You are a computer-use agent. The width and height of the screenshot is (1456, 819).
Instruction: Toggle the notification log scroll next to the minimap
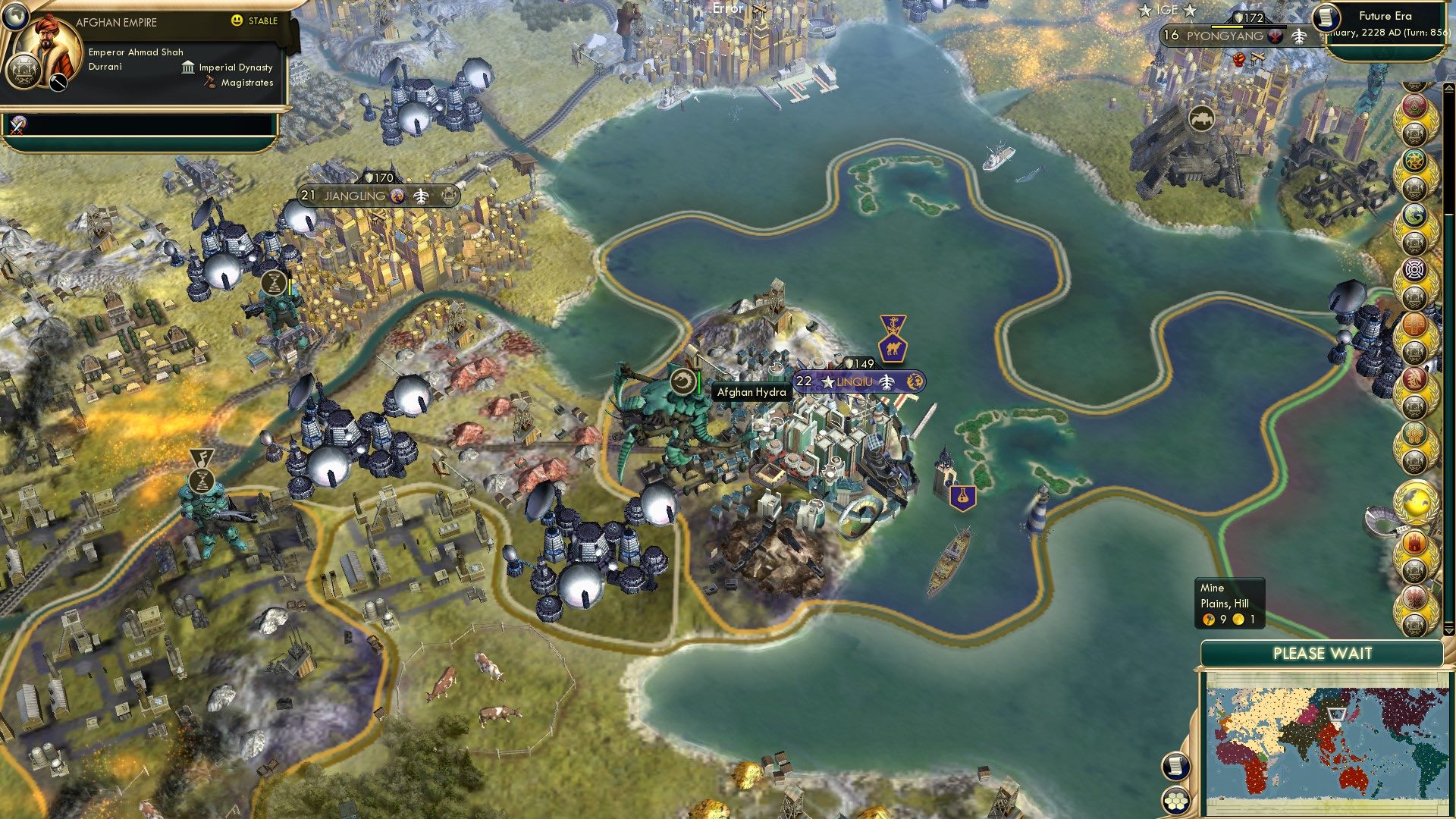pos(1175,766)
